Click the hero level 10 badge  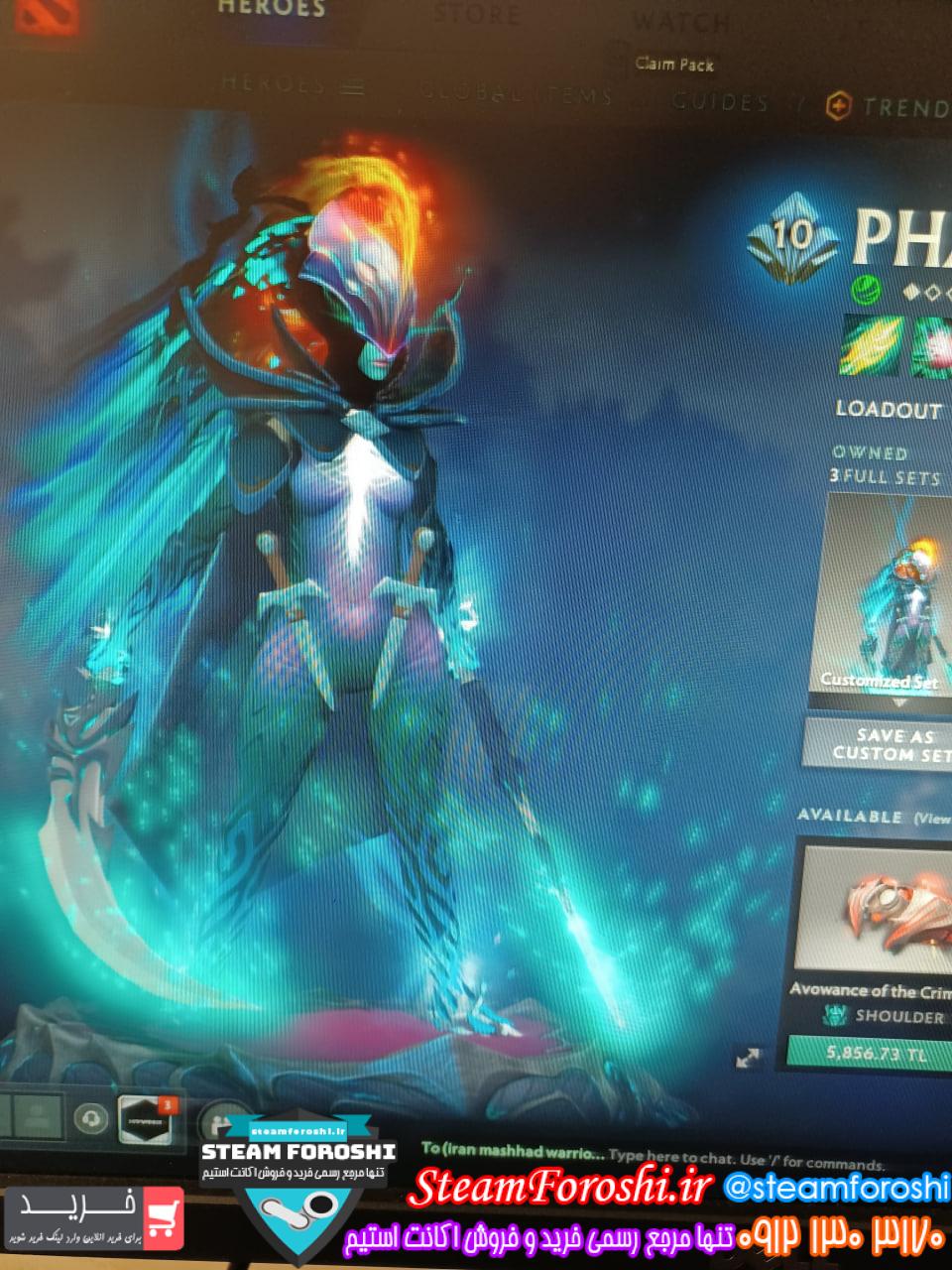coord(793,236)
